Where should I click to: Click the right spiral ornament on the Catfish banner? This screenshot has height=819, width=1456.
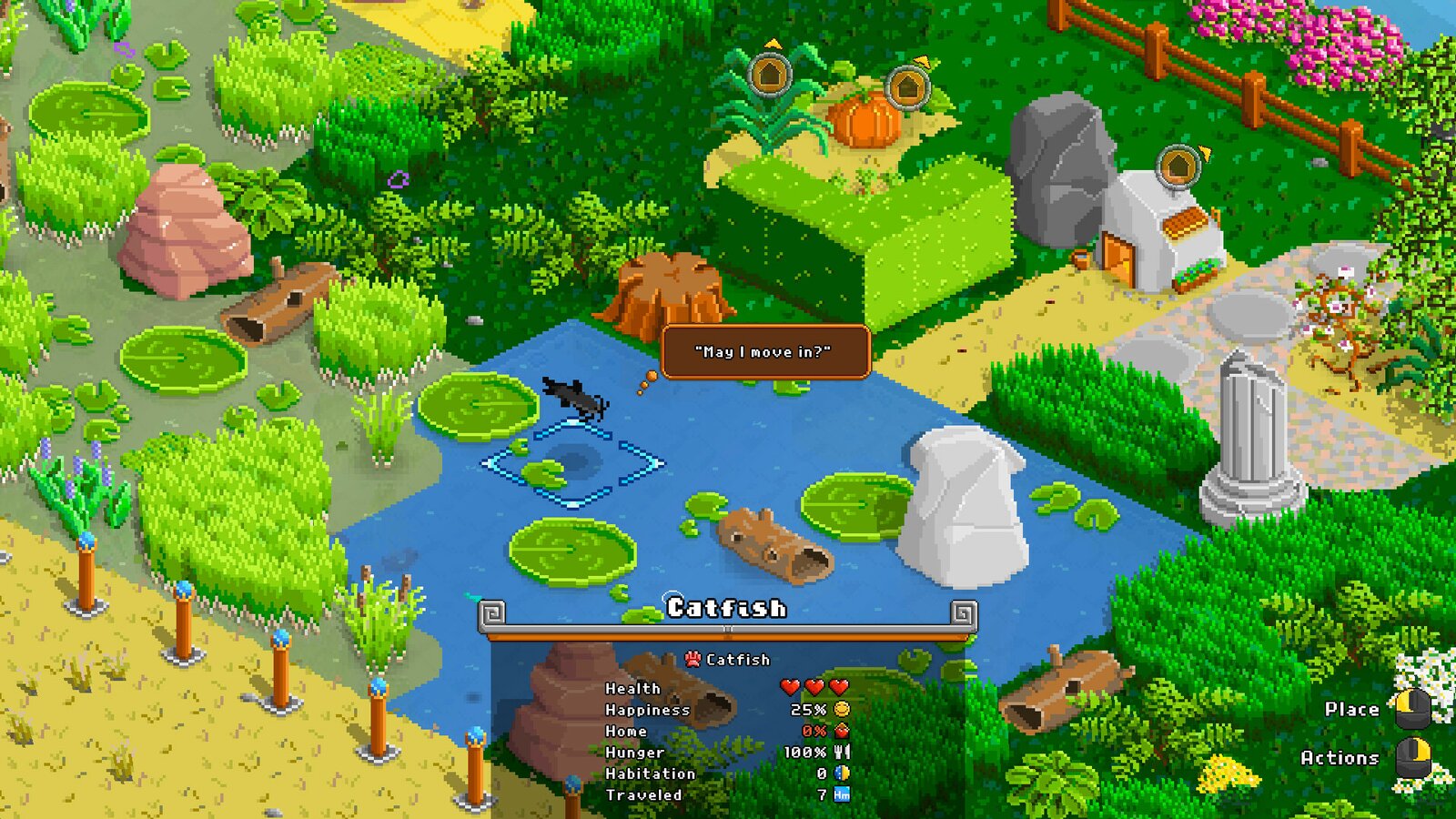(x=961, y=613)
